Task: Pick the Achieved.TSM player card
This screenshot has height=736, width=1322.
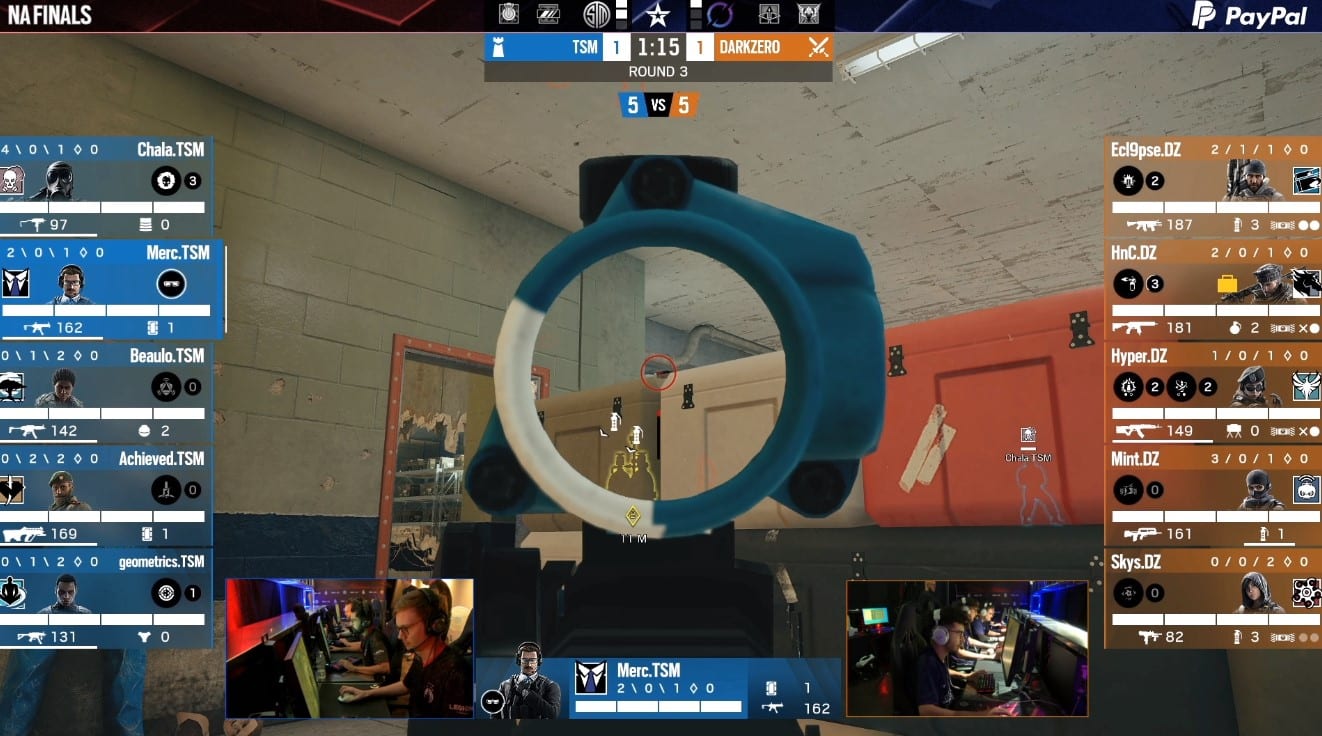Action: [105, 495]
